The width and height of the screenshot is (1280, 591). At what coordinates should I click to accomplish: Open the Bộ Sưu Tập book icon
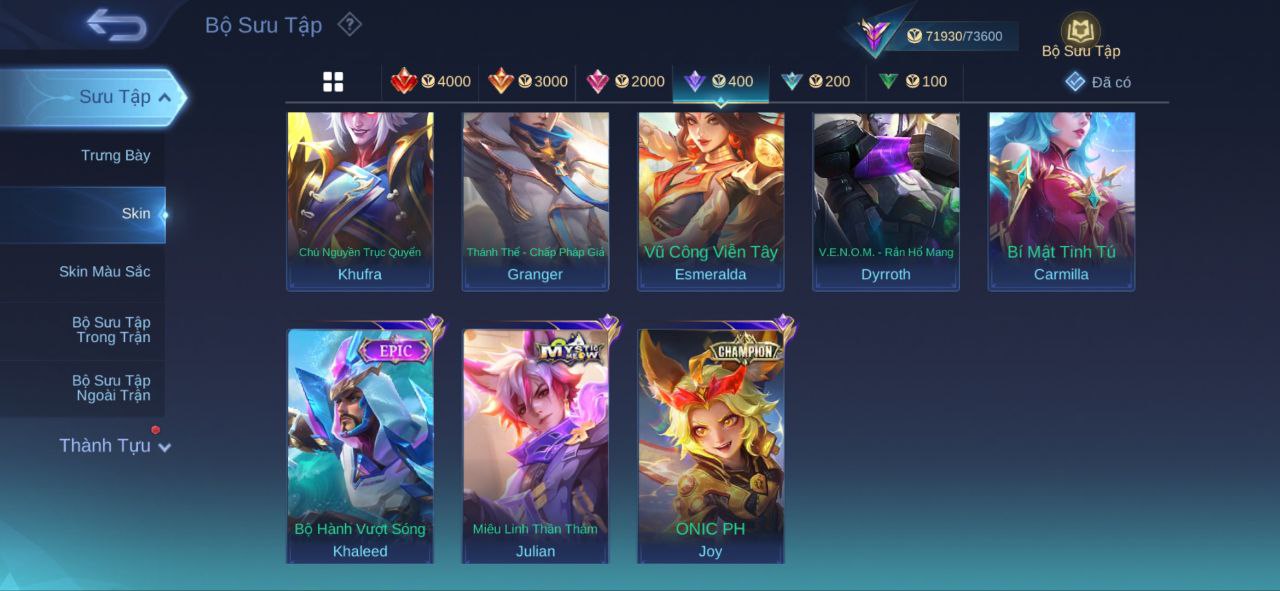(1080, 31)
